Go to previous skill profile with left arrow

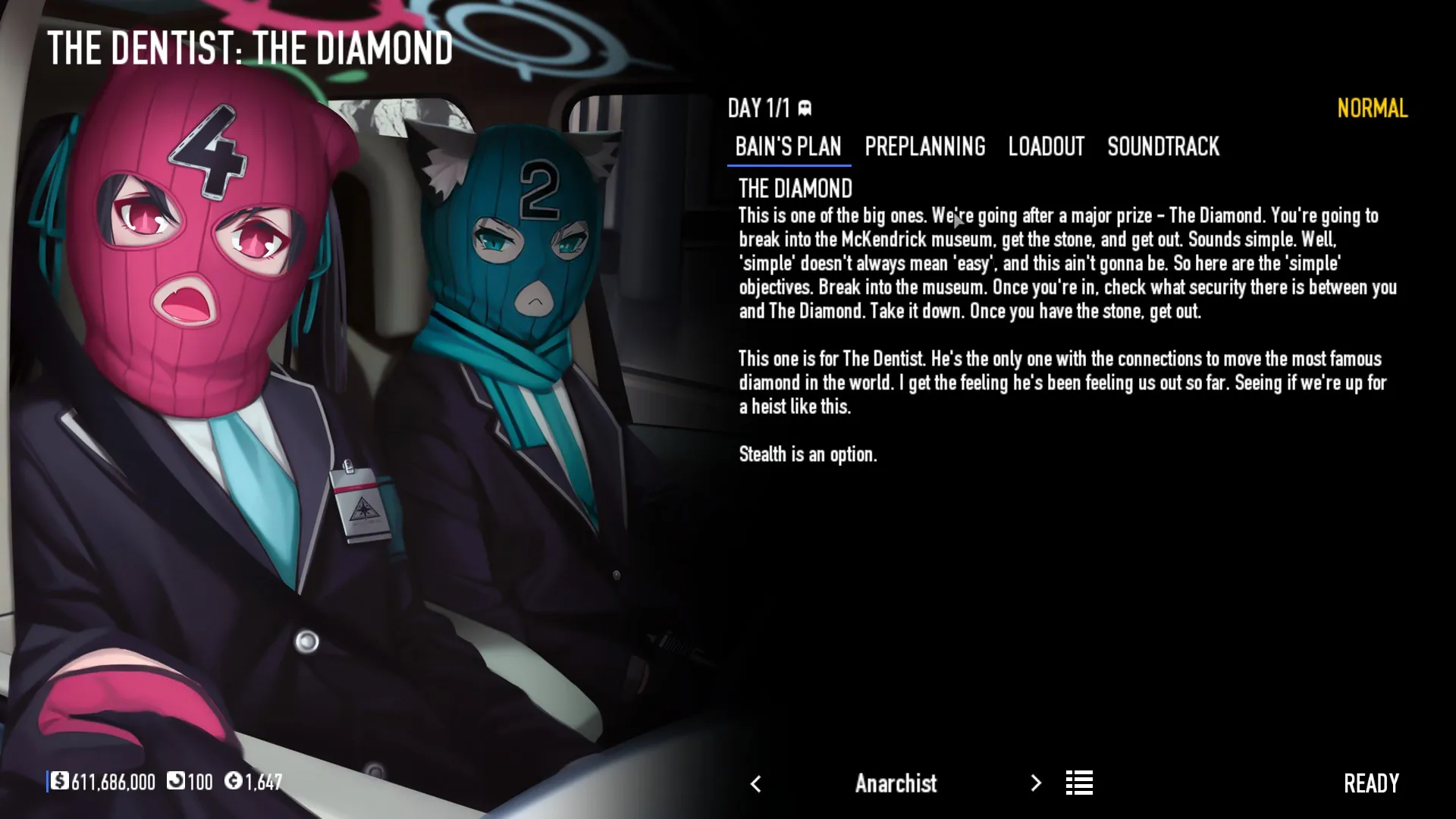point(755,784)
